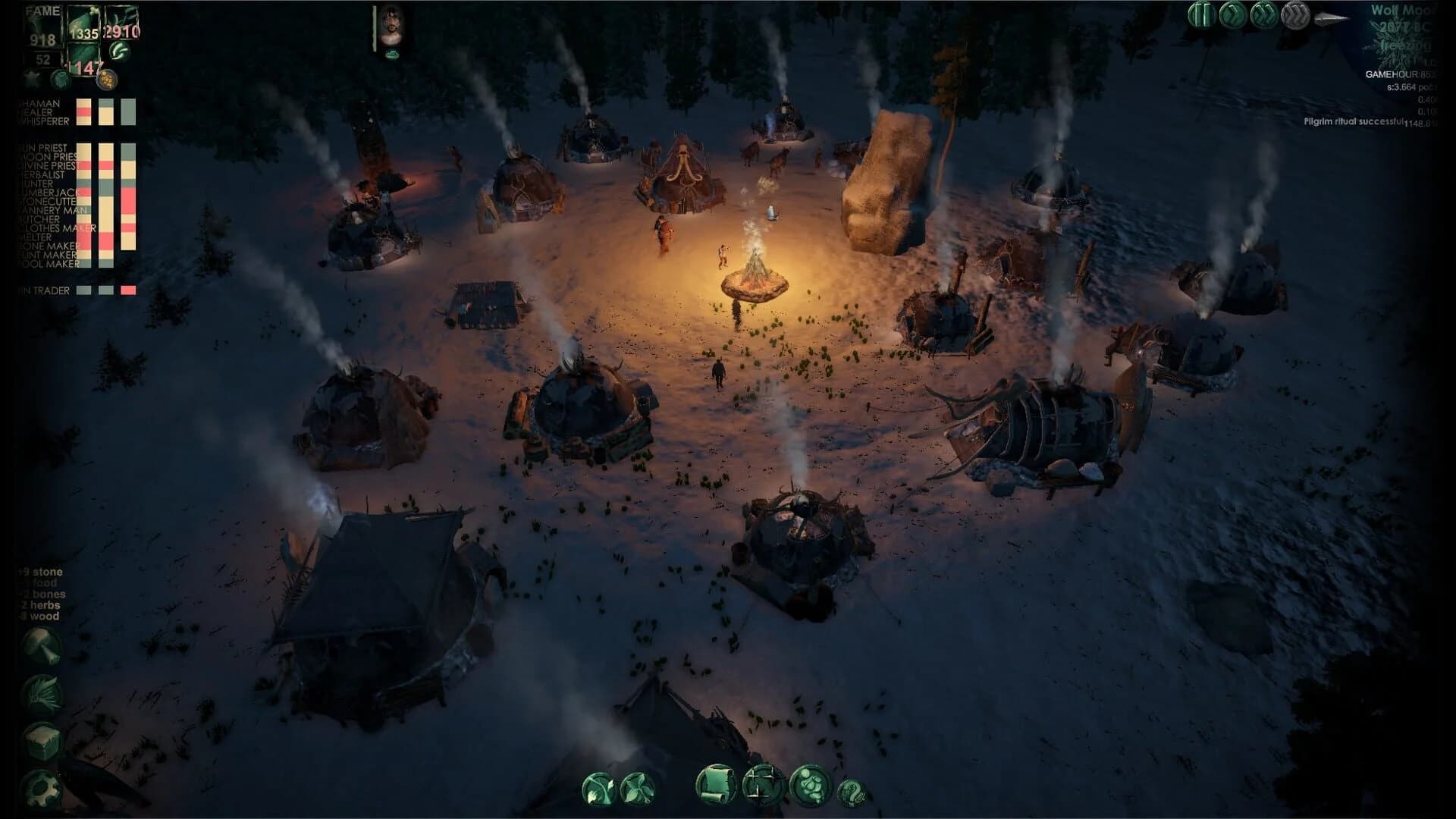Viewport: 1456px width, 819px height.
Task: Toggle the Shaman profession status square
Action: click(84, 102)
